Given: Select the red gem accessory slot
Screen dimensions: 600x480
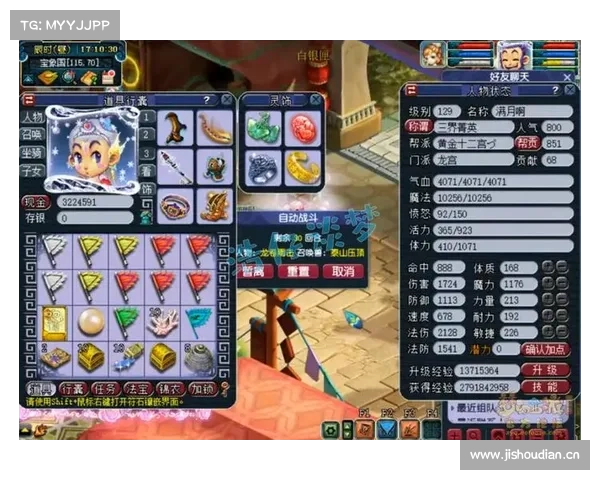Looking at the screenshot, I should click(x=303, y=128).
